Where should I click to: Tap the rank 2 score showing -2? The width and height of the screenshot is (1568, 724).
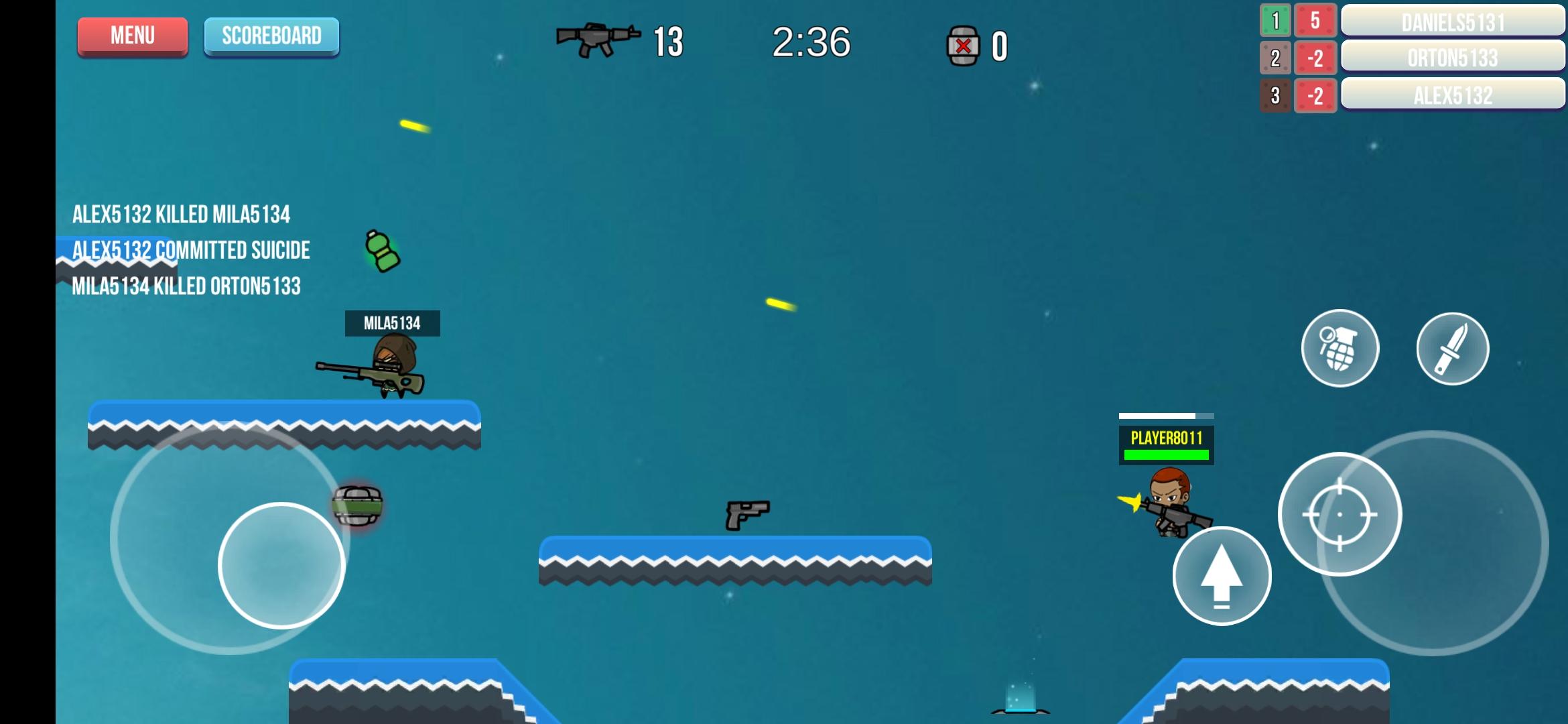(x=1315, y=59)
